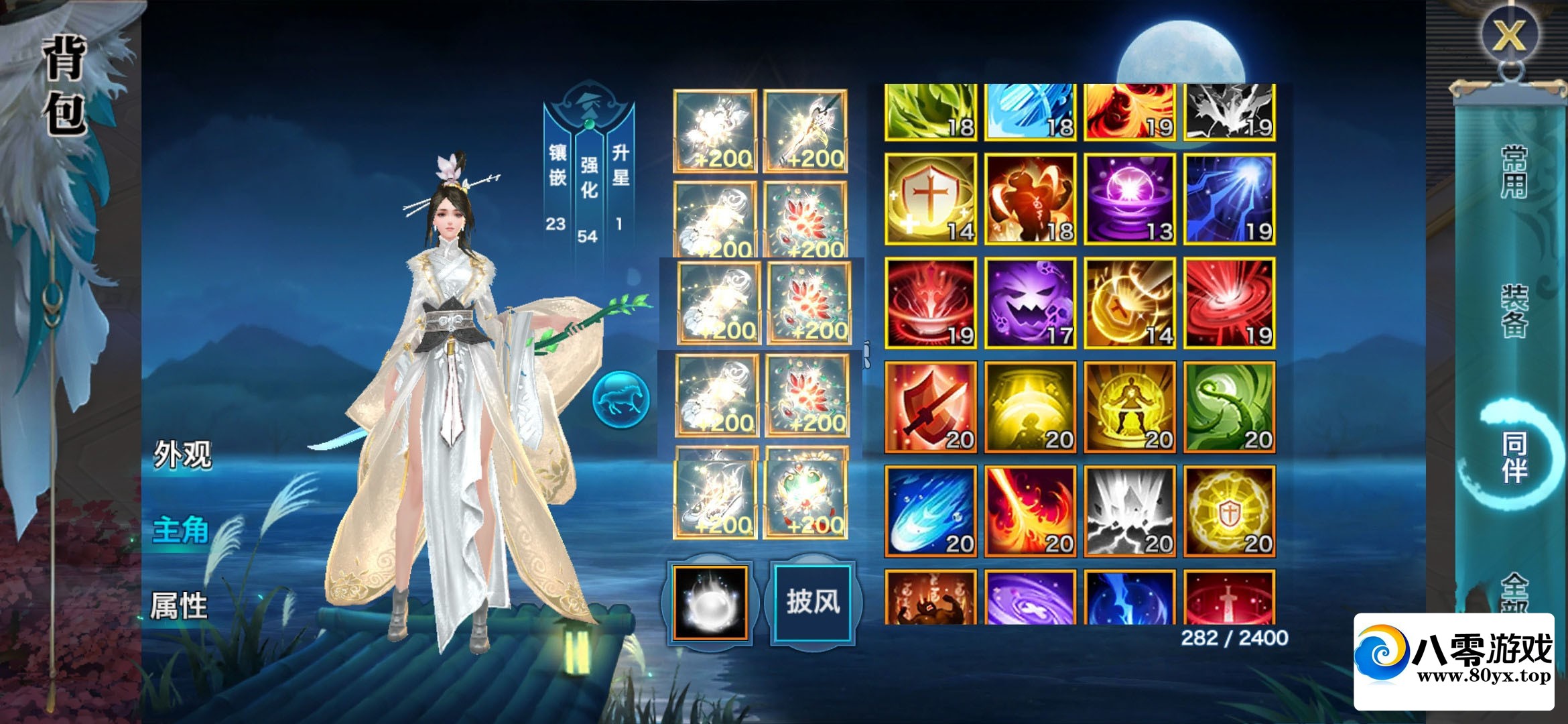The height and width of the screenshot is (724, 1568).
Task: Open the 镶嵌 inlay panel
Action: [558, 165]
